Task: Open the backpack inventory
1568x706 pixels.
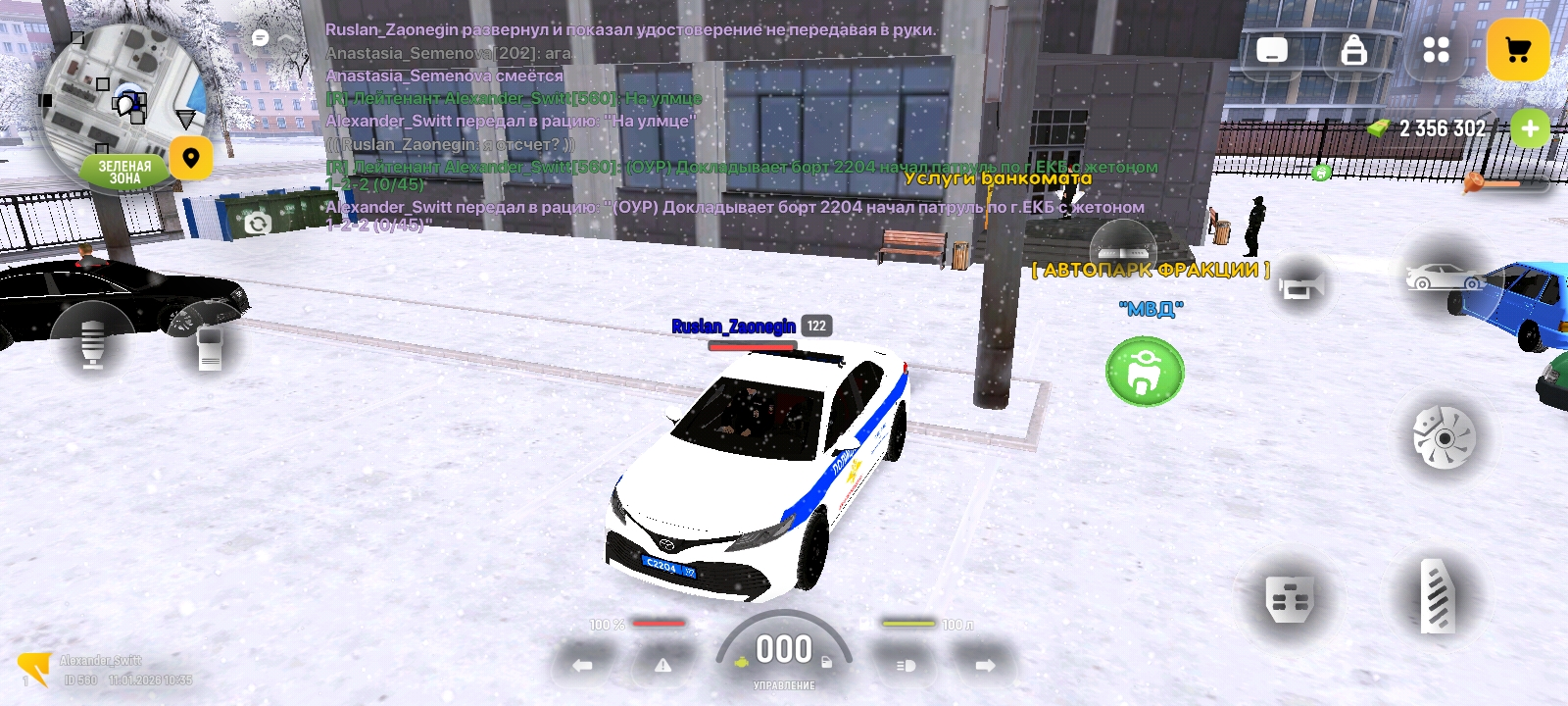Action: tap(1353, 50)
